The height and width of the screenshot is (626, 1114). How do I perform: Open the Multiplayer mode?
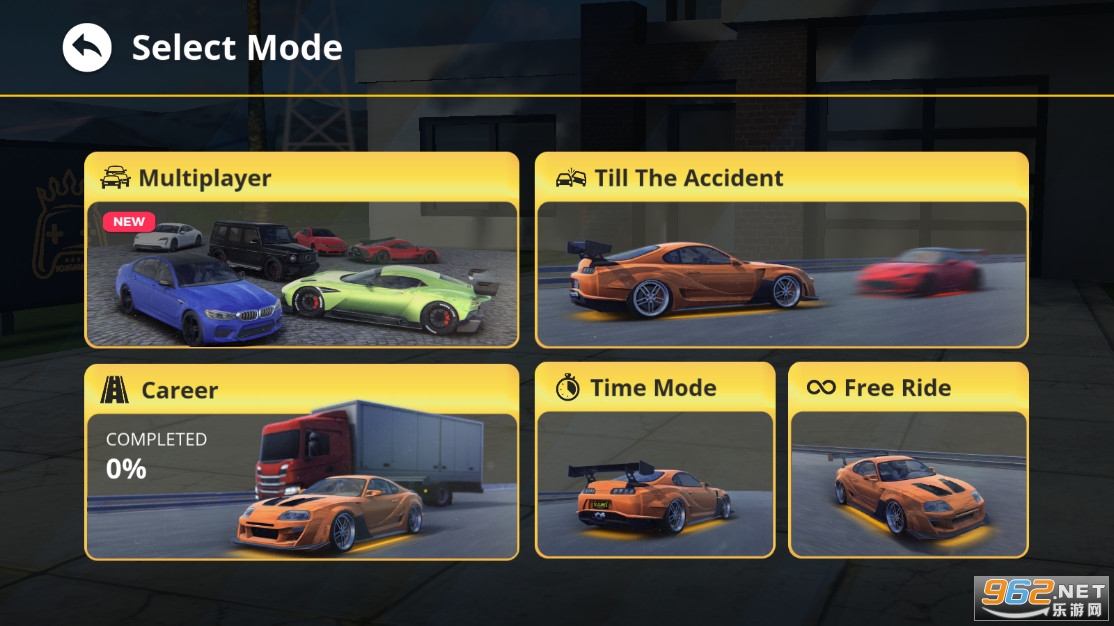tap(301, 250)
